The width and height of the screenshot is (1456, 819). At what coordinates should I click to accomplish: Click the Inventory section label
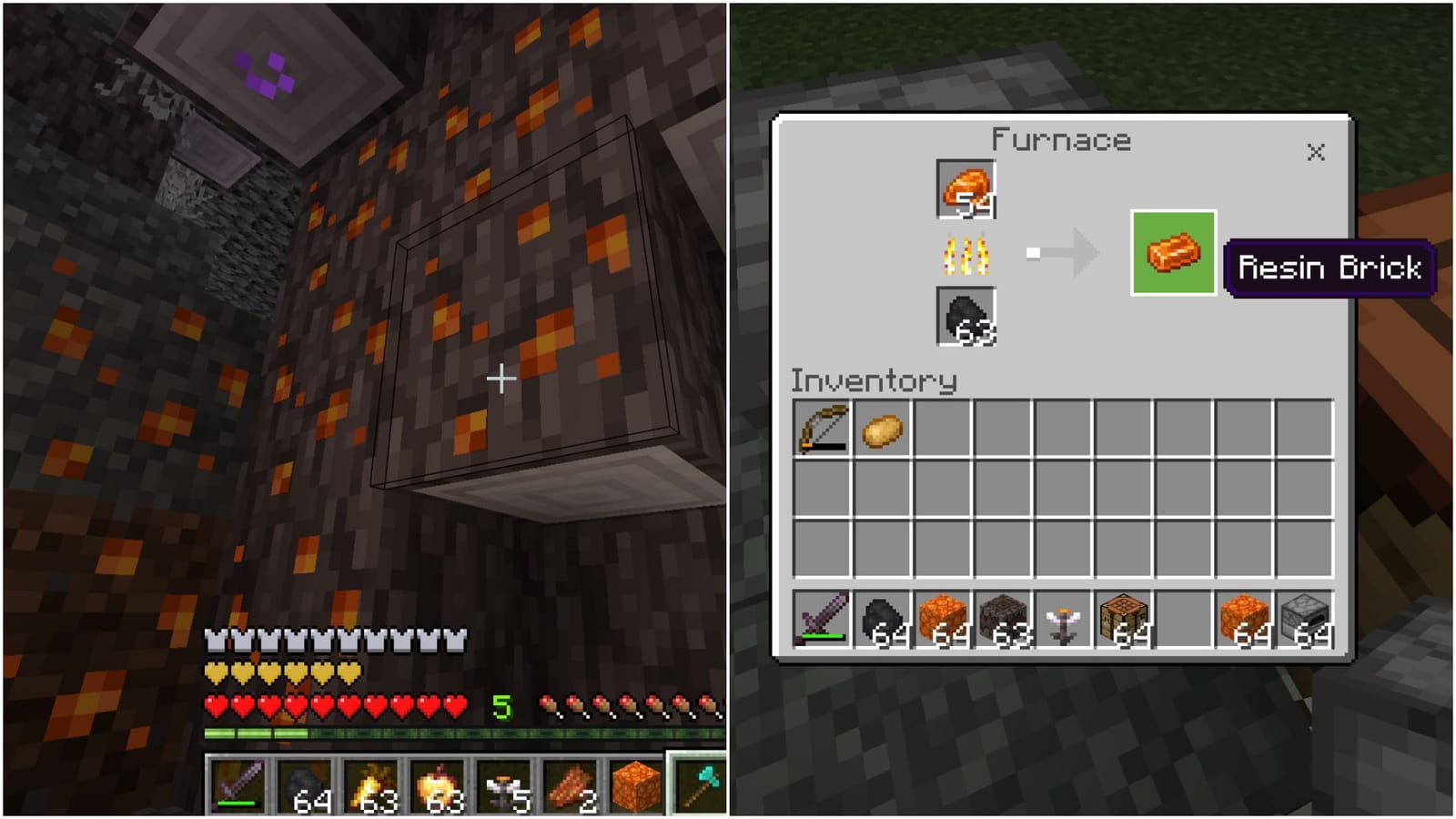874,380
